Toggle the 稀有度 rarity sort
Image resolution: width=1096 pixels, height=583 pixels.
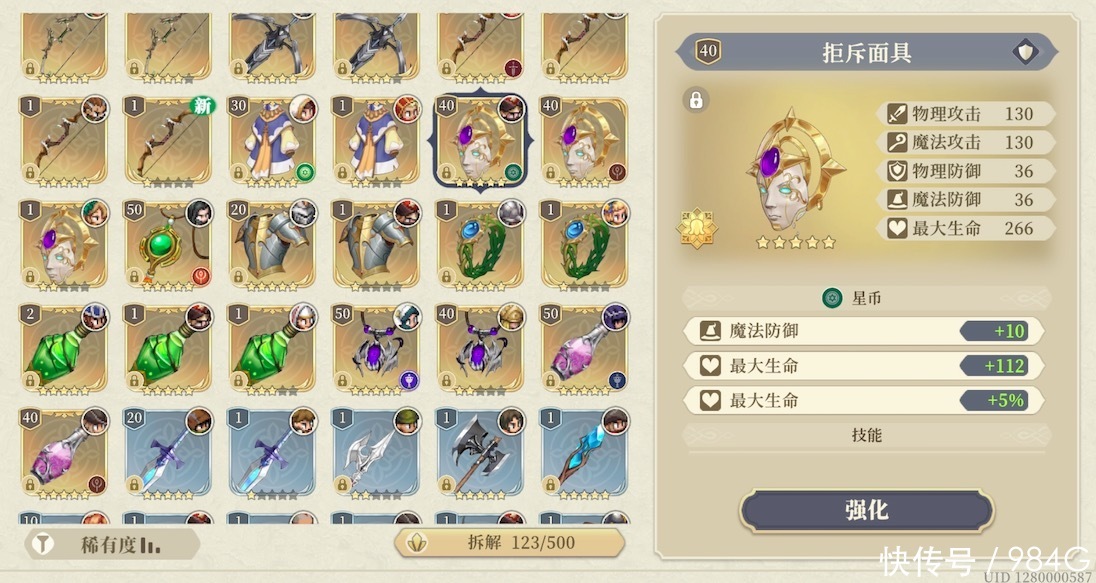tap(111, 544)
